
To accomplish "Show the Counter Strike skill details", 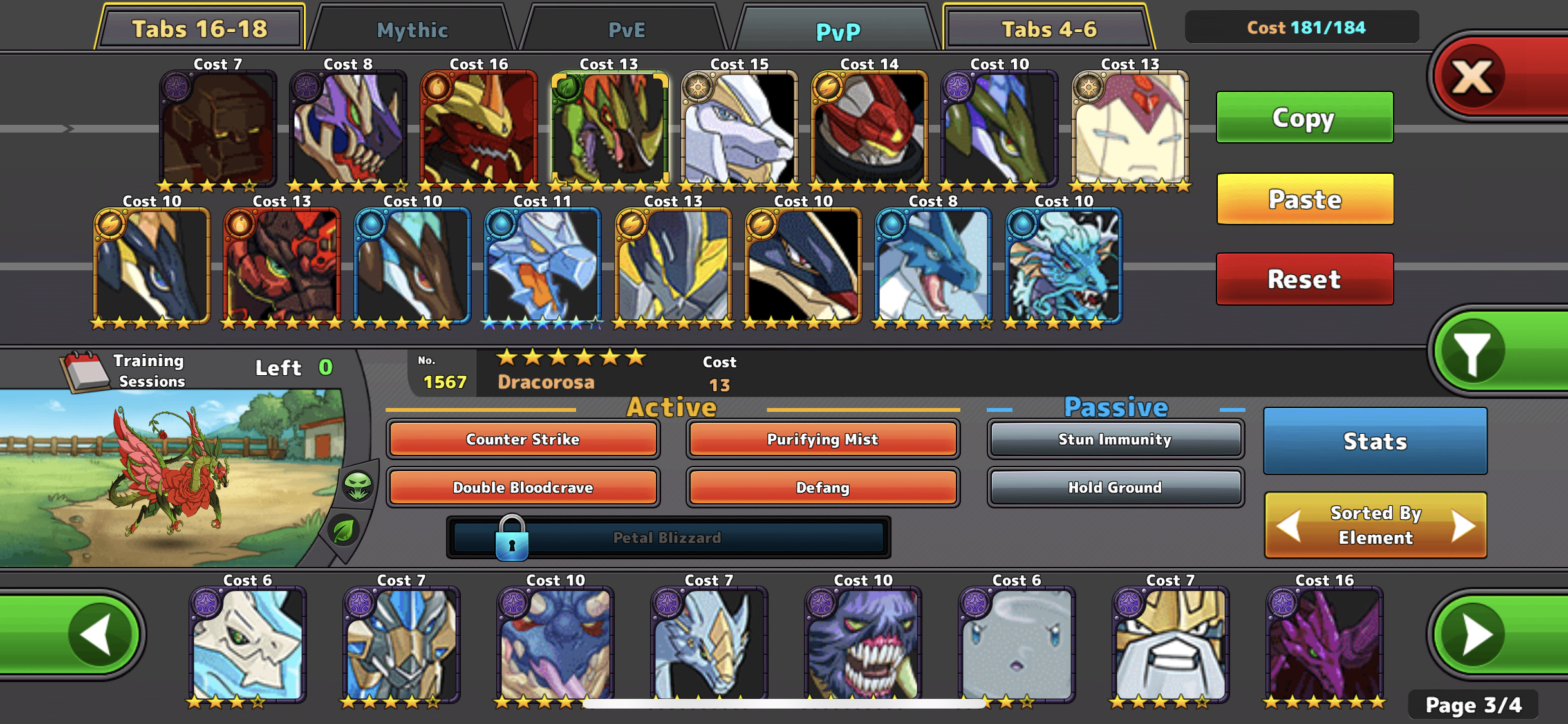I will pos(523,439).
